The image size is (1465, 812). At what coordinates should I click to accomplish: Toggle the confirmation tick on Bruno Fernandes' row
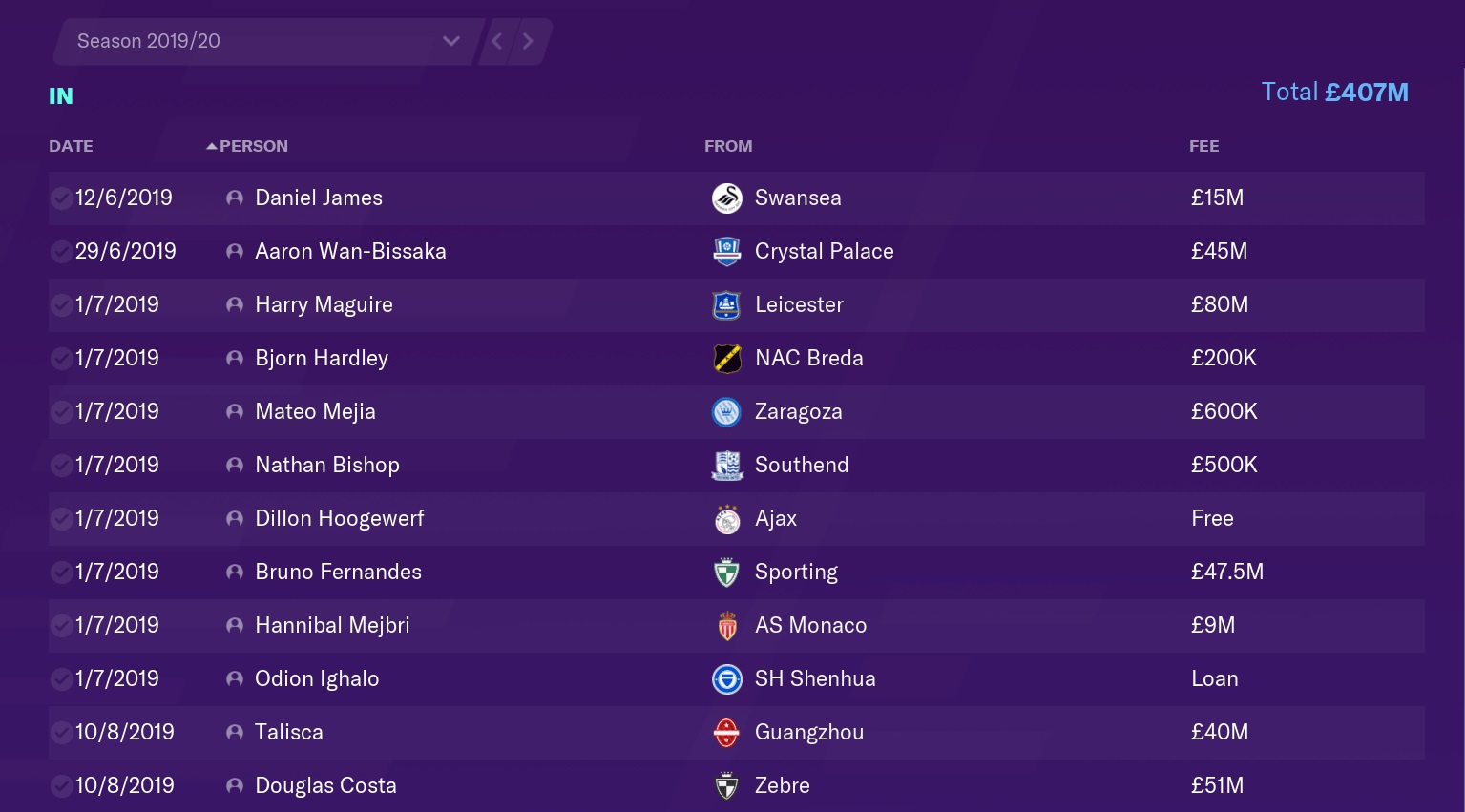(60, 572)
